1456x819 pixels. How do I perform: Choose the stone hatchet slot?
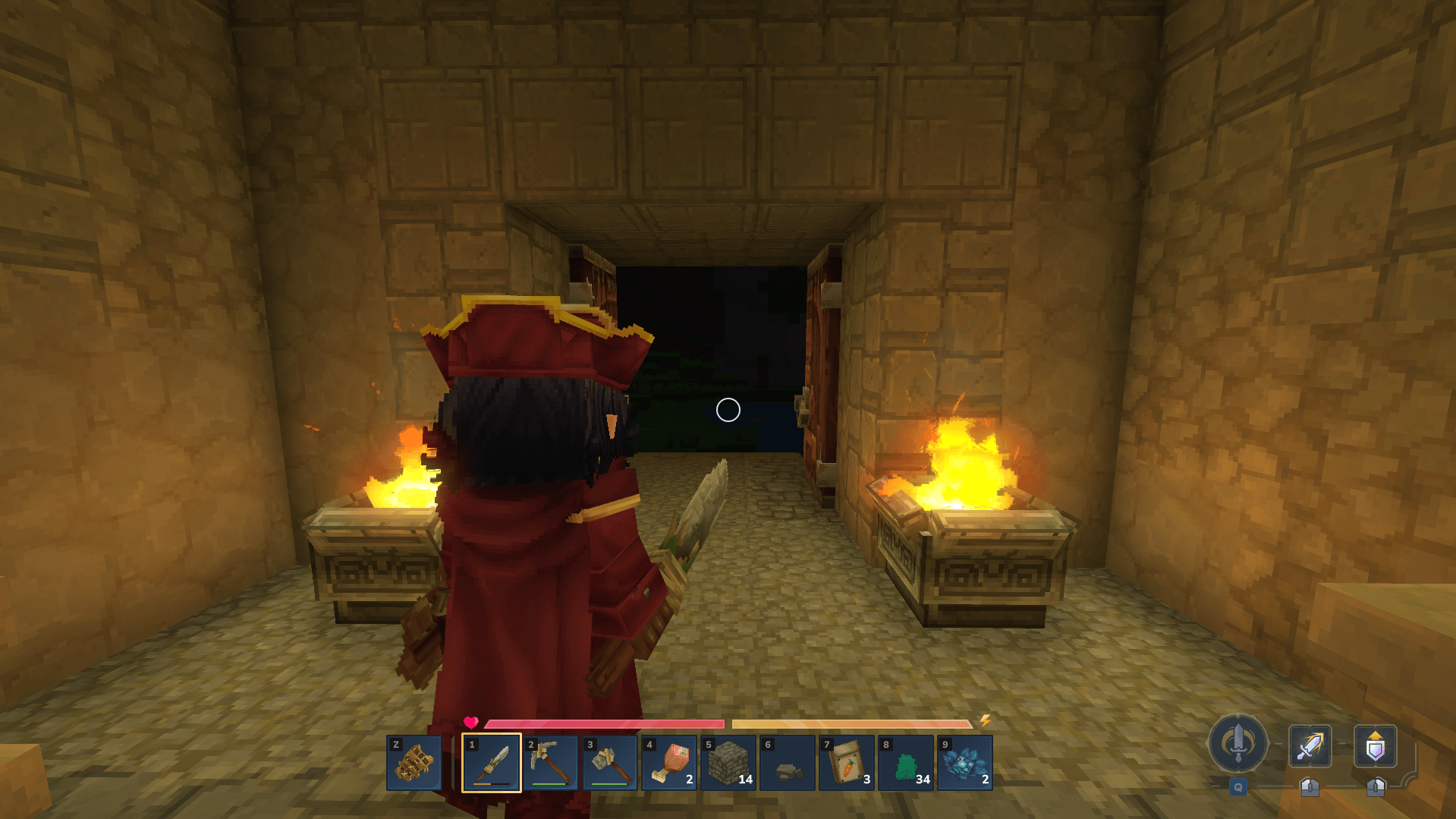click(x=610, y=763)
